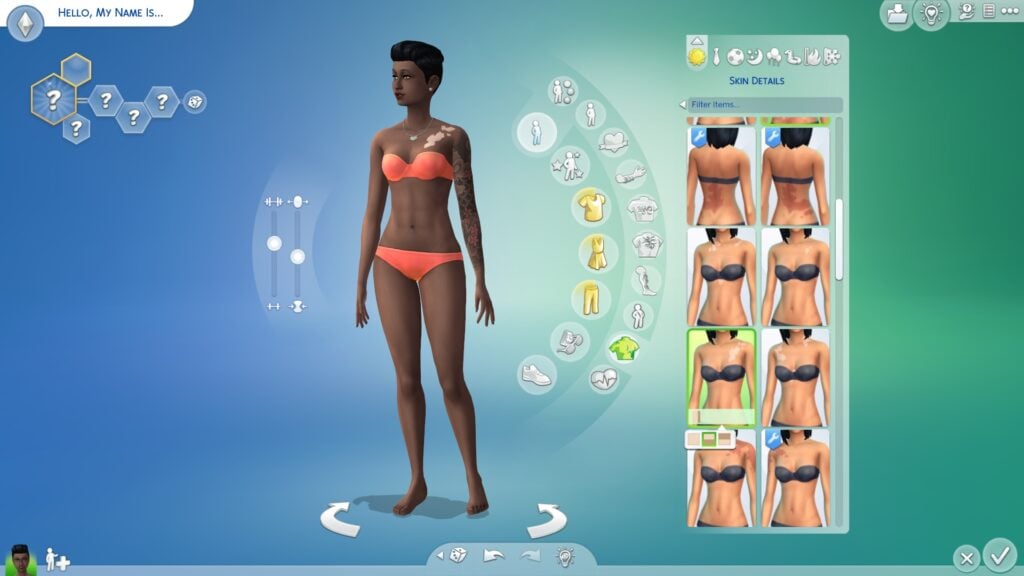
Task: Click the Filter Items search bar
Action: (765, 105)
